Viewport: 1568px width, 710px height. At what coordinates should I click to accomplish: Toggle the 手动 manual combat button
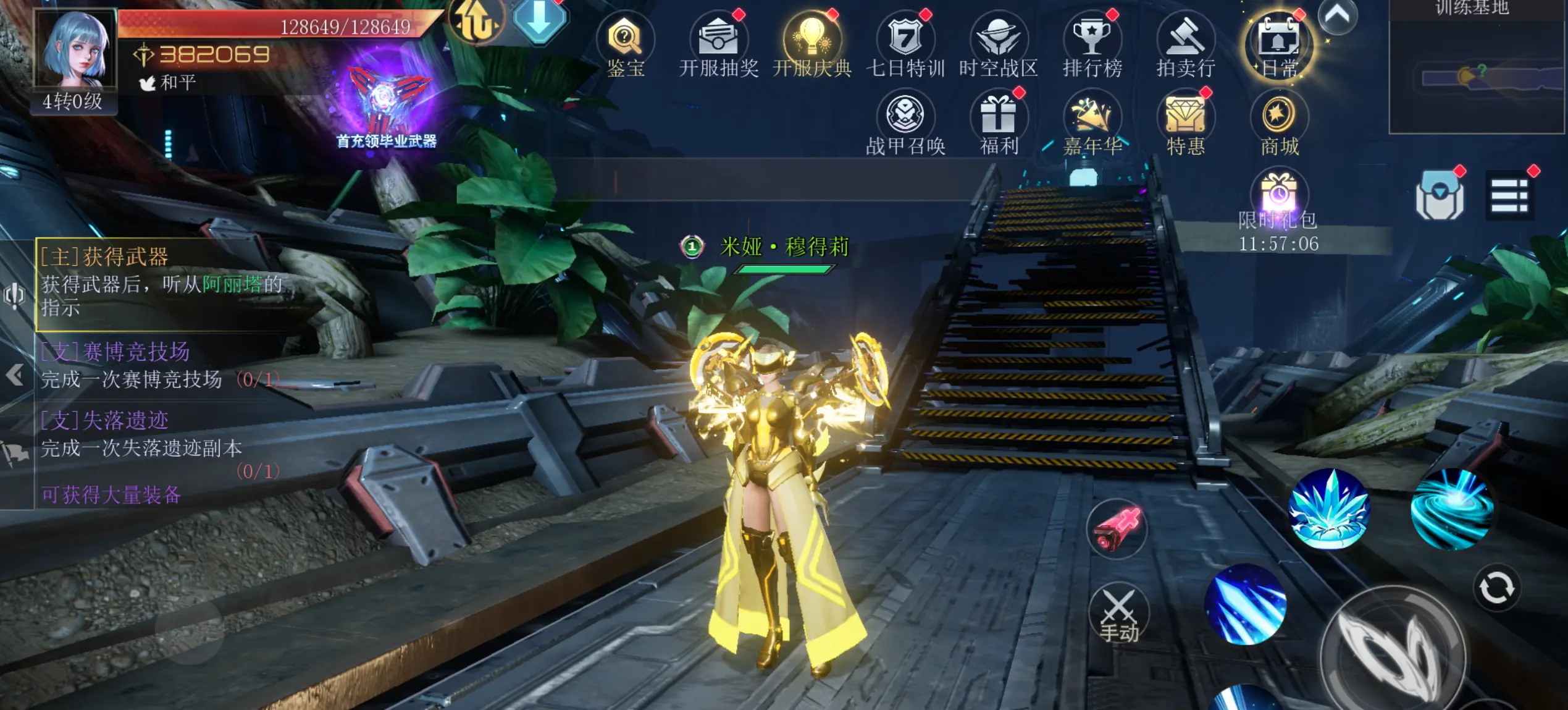click(x=1118, y=613)
